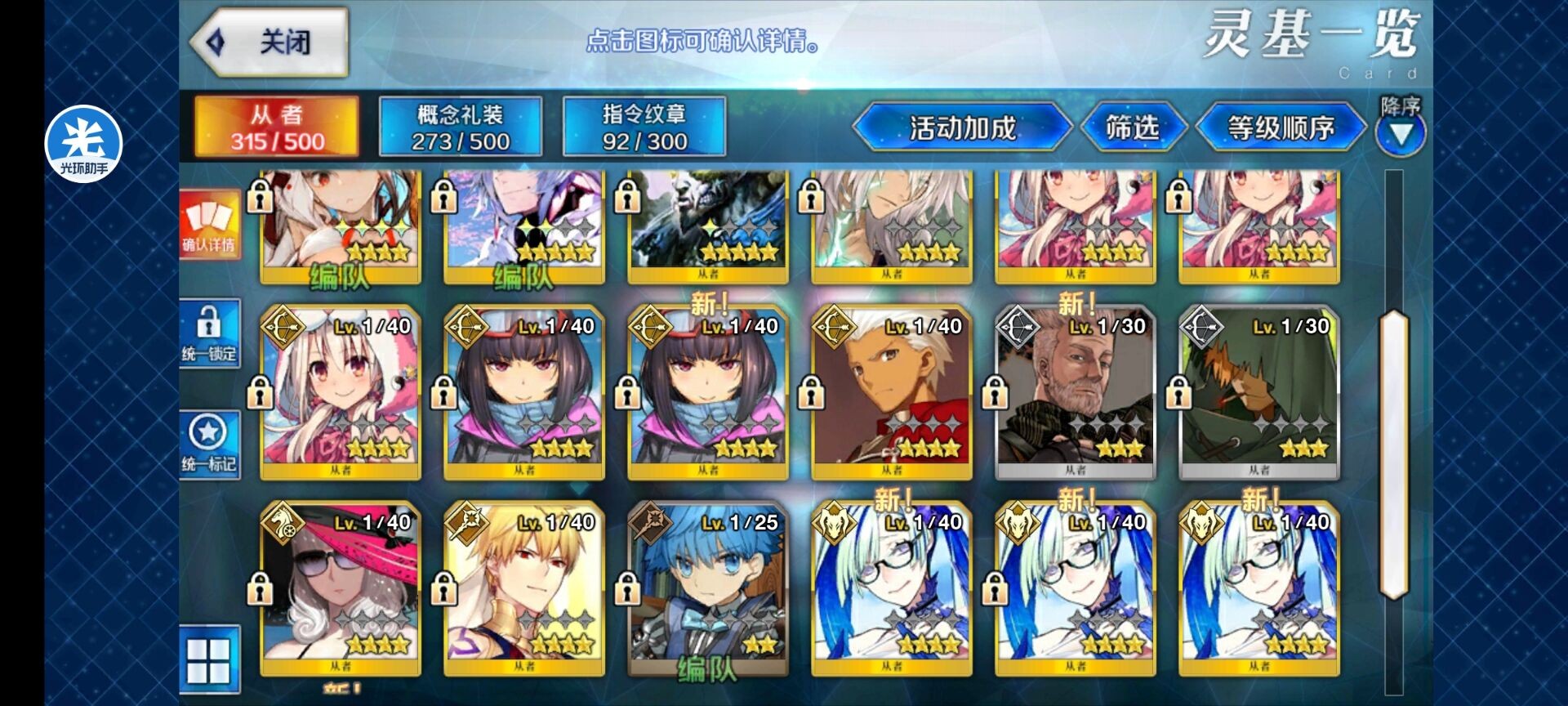Viewport: 1568px width, 706px height.
Task: Pick the grey-bearded Lv 1/30 Archer card
Action: (x=1076, y=394)
